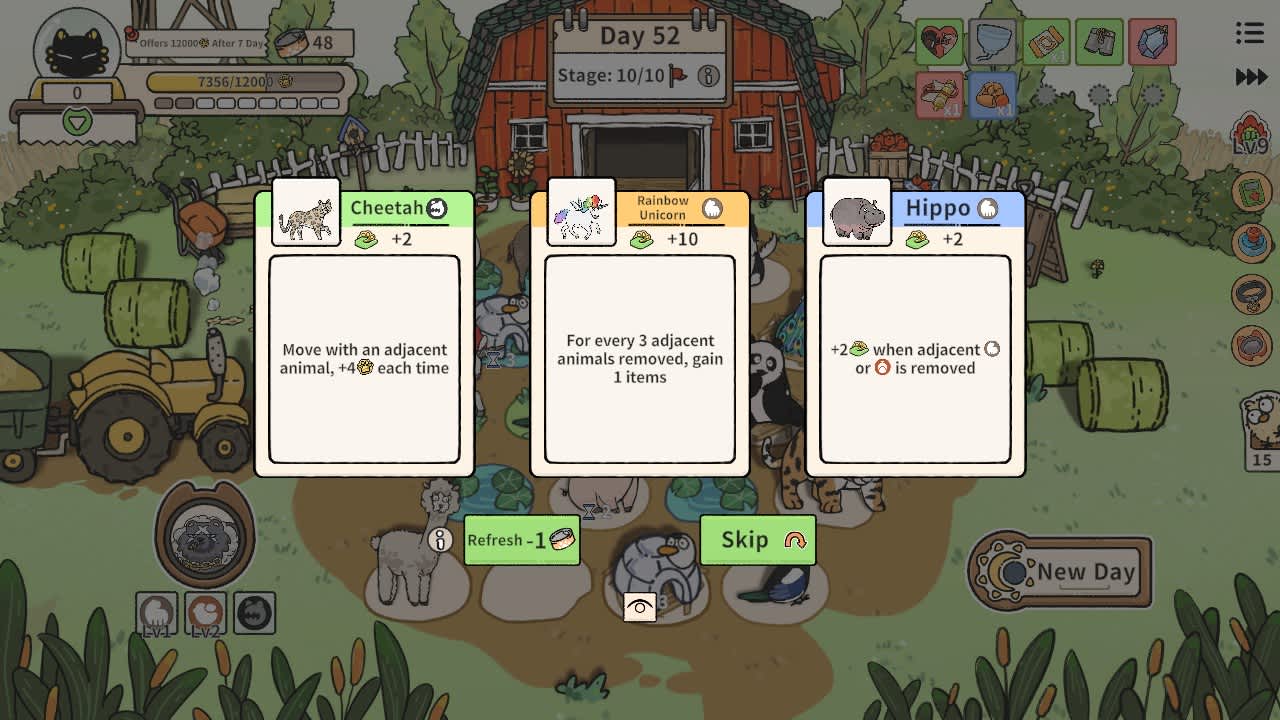Open the pet bowl icon in sidebar
Image resolution: width=1280 pixels, height=720 pixels.
point(1251,347)
